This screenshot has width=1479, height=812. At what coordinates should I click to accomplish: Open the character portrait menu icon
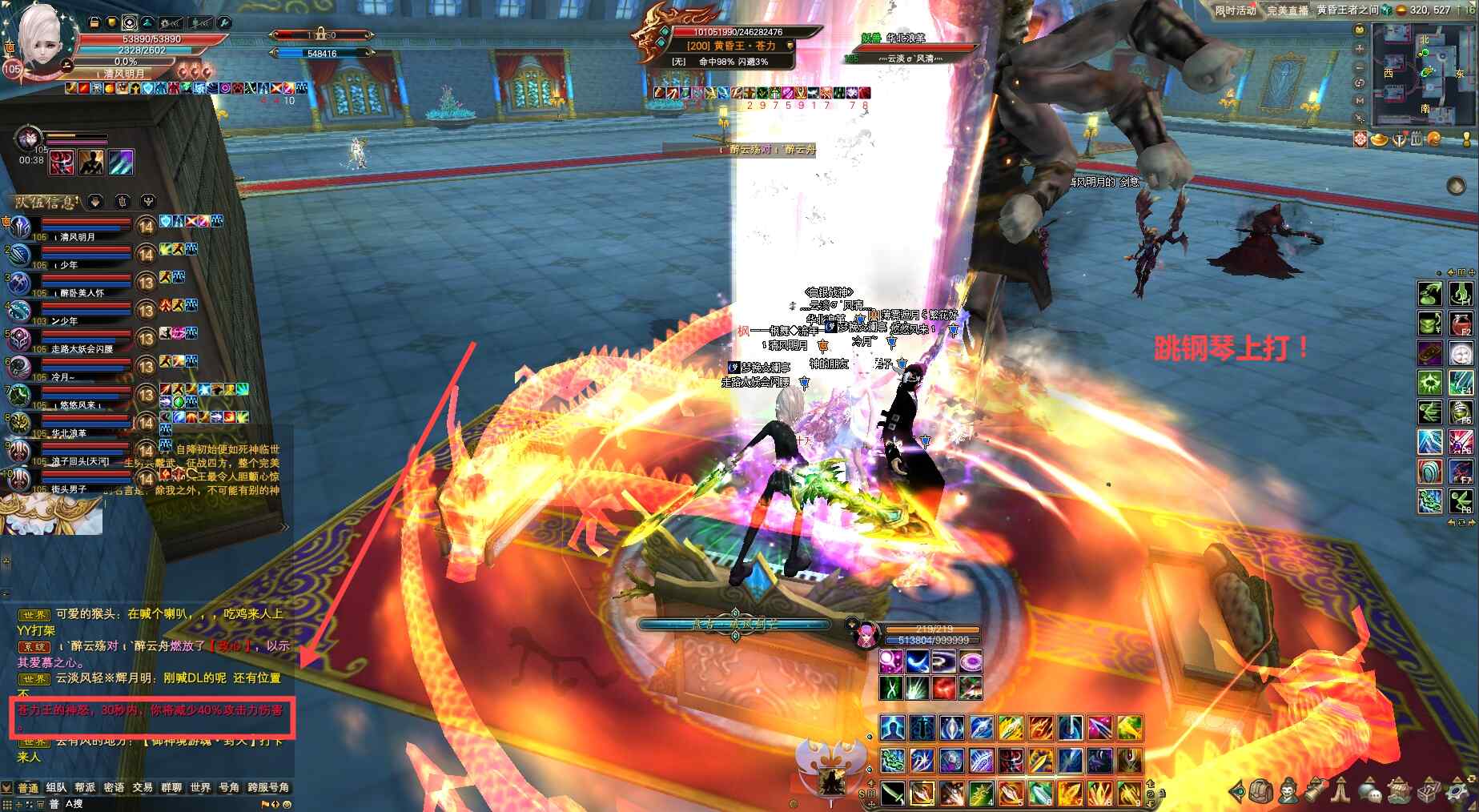[1288, 791]
